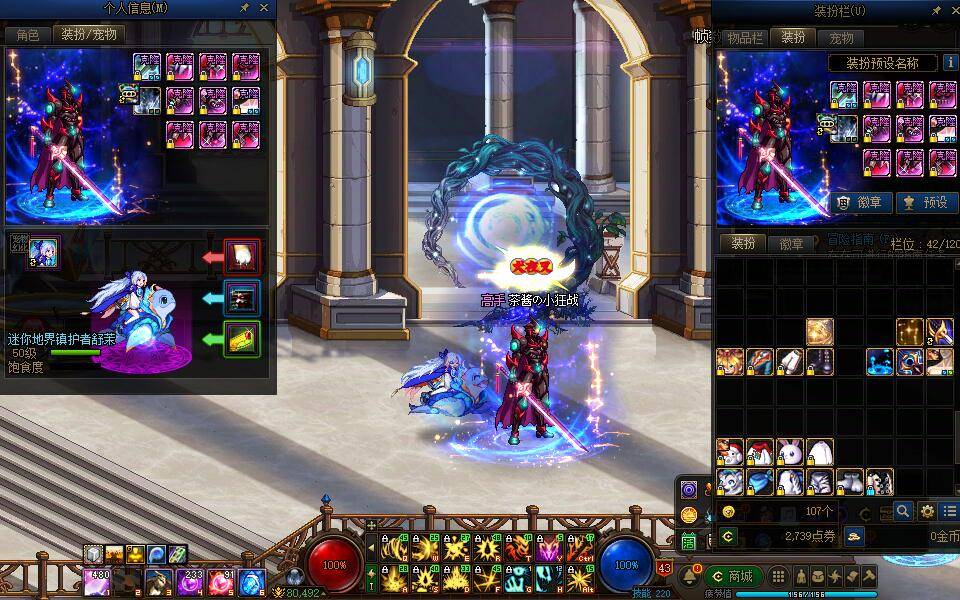
Task: Select the pet green equipment slot
Action: tap(241, 339)
